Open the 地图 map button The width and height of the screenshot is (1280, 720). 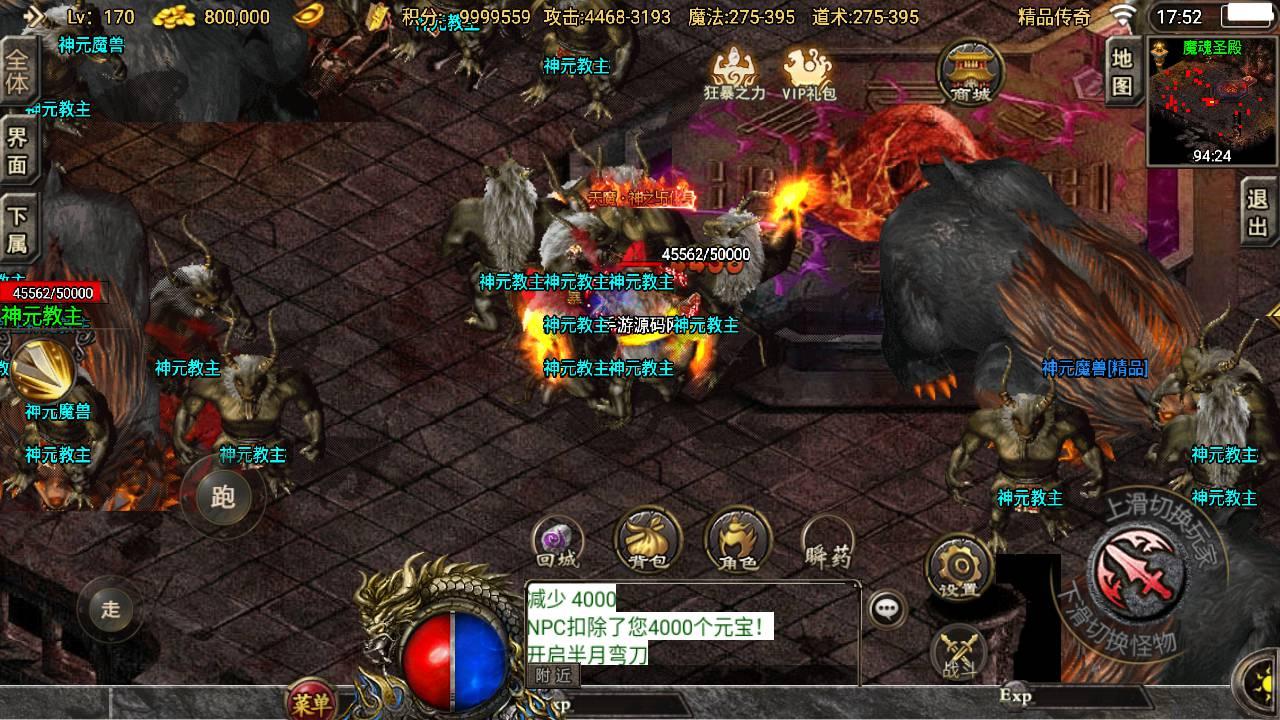click(1122, 72)
